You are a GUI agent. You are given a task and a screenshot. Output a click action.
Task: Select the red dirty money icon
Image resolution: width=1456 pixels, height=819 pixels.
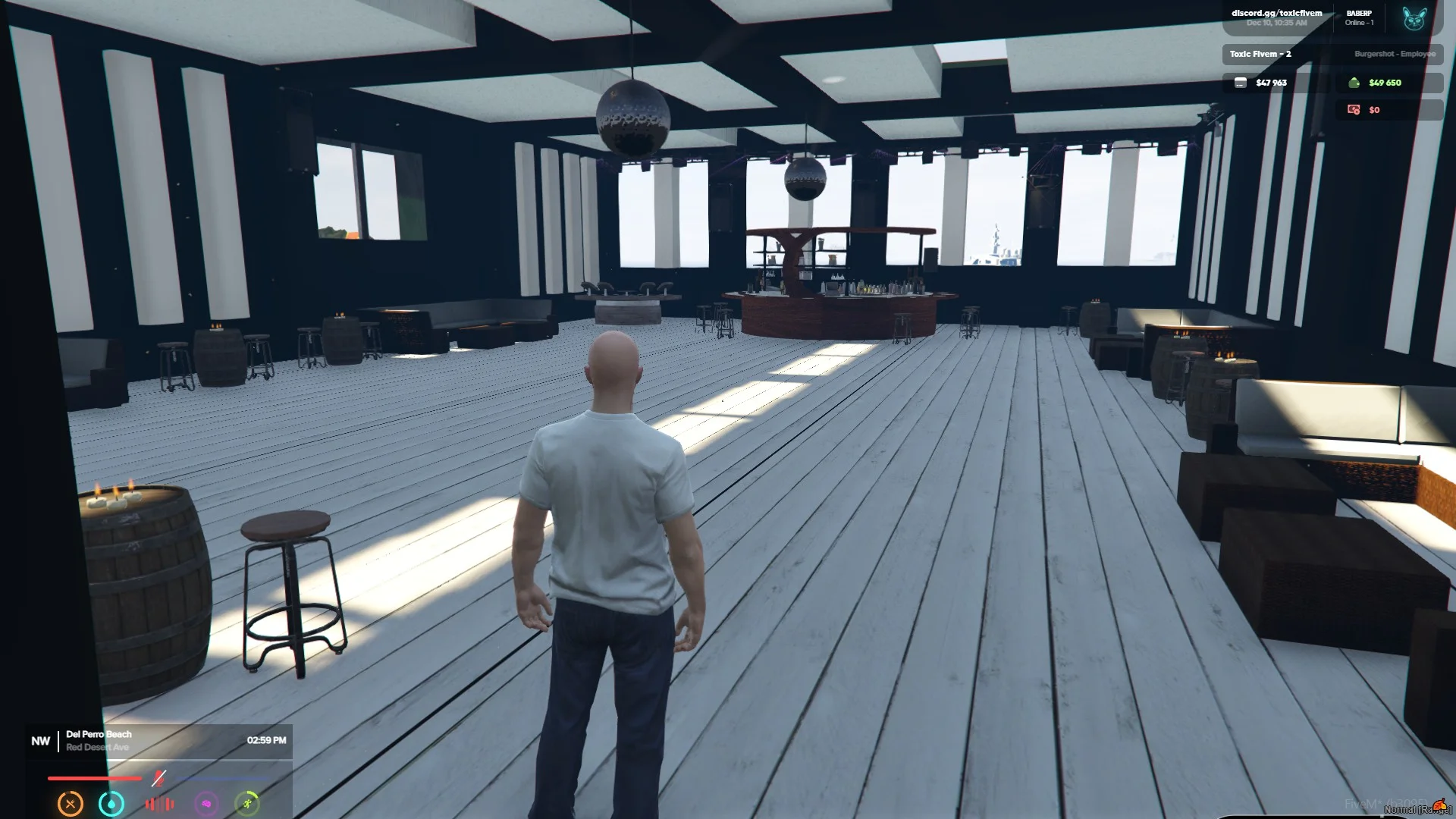pos(1354,110)
